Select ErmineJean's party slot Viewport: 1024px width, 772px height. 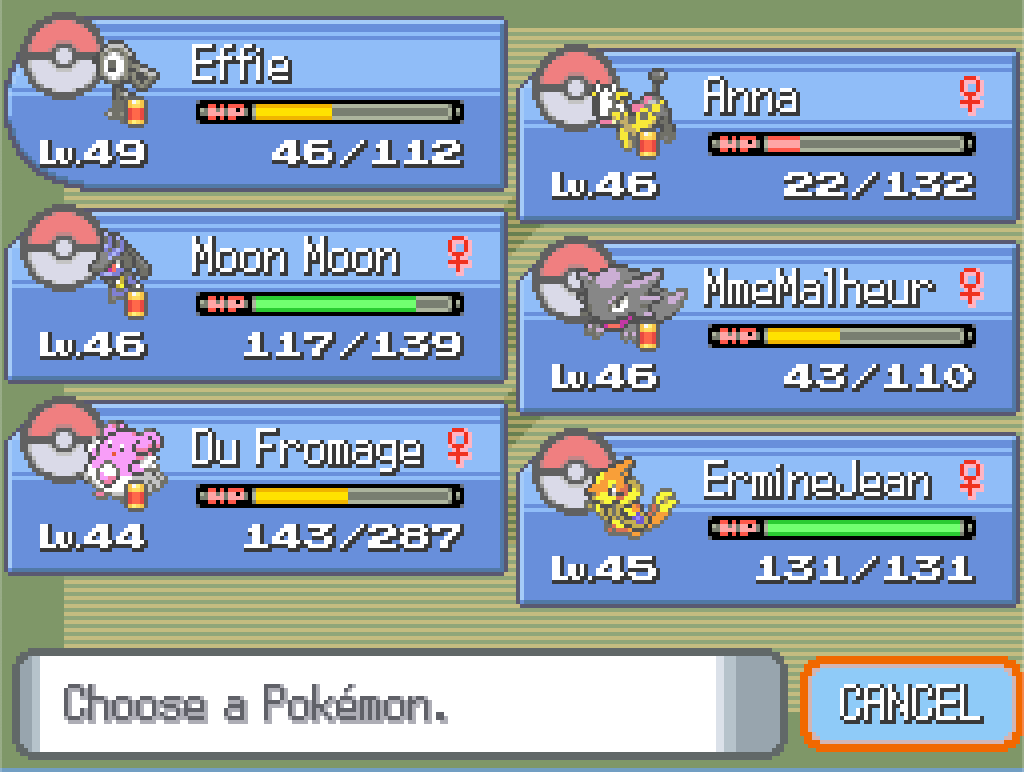click(768, 521)
